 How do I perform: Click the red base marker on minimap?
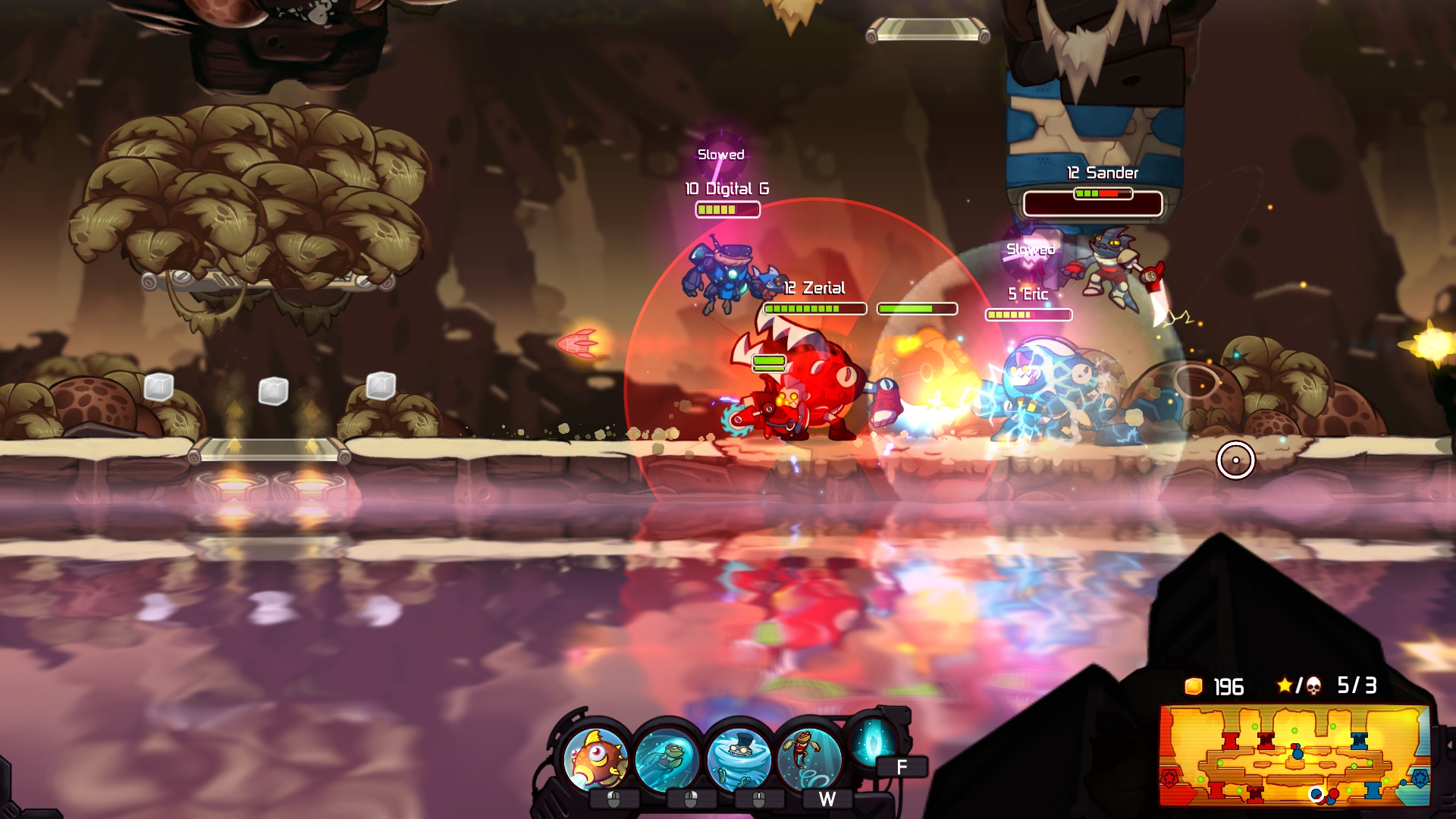click(1170, 778)
